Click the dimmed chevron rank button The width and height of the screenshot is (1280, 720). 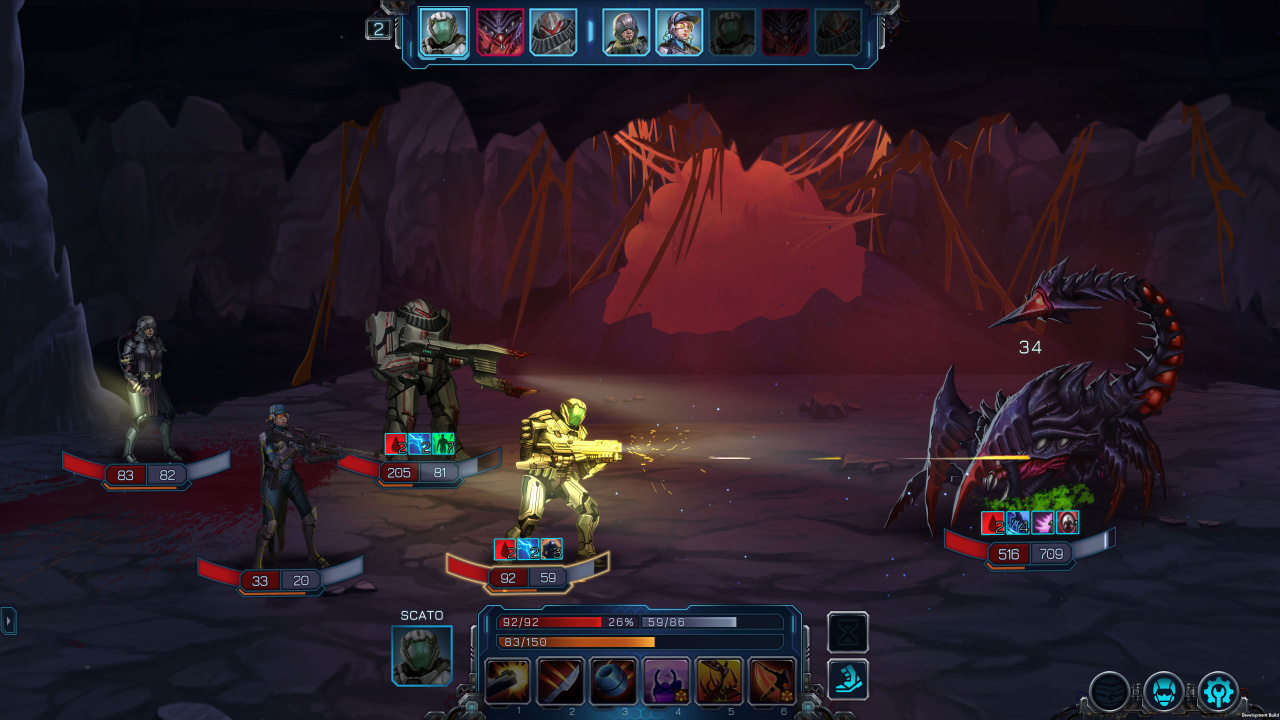(x=1110, y=691)
